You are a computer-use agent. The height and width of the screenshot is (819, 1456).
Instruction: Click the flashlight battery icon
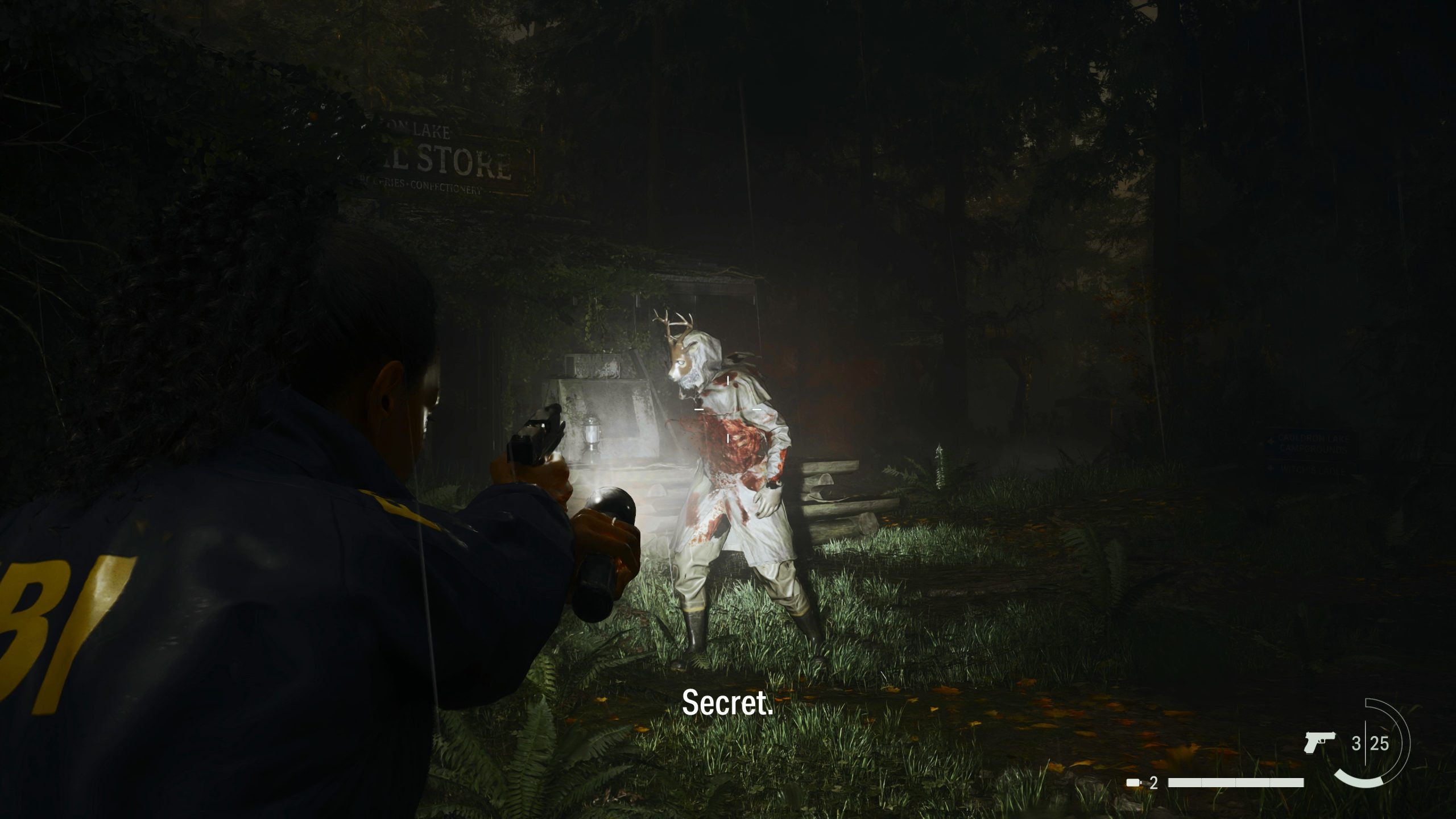pos(1134,783)
